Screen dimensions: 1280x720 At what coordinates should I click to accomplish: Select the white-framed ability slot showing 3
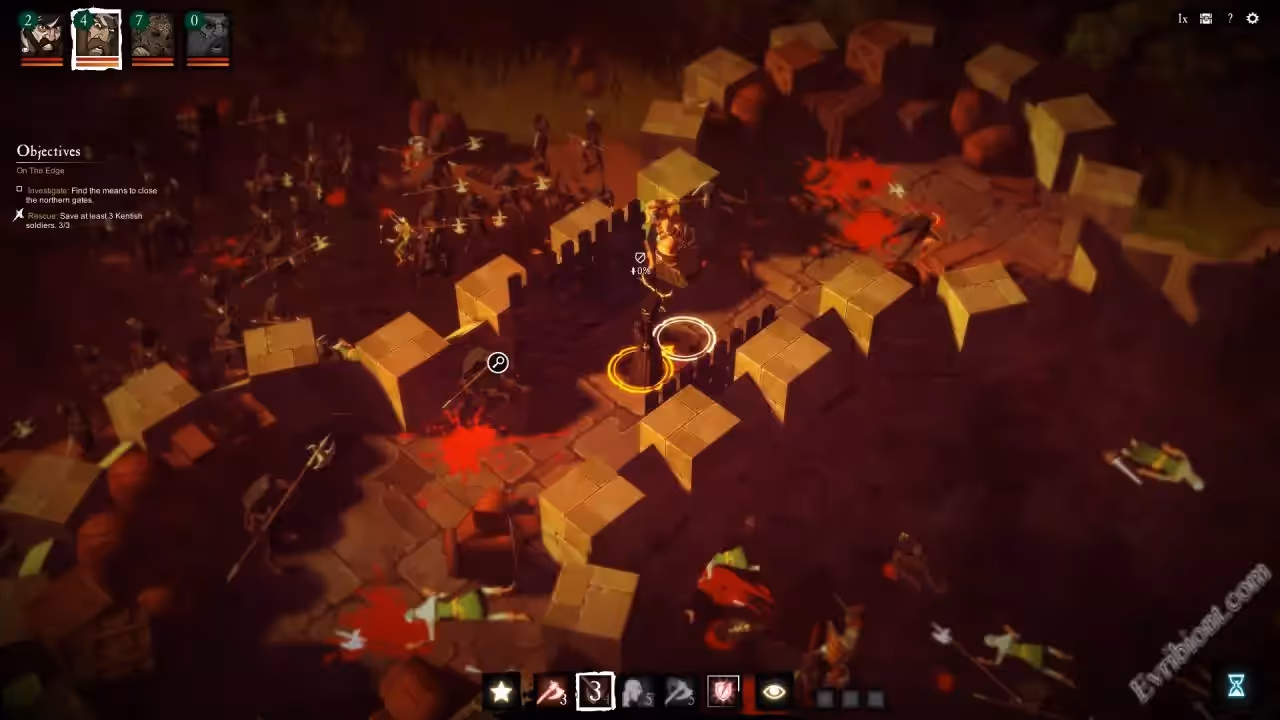[595, 691]
